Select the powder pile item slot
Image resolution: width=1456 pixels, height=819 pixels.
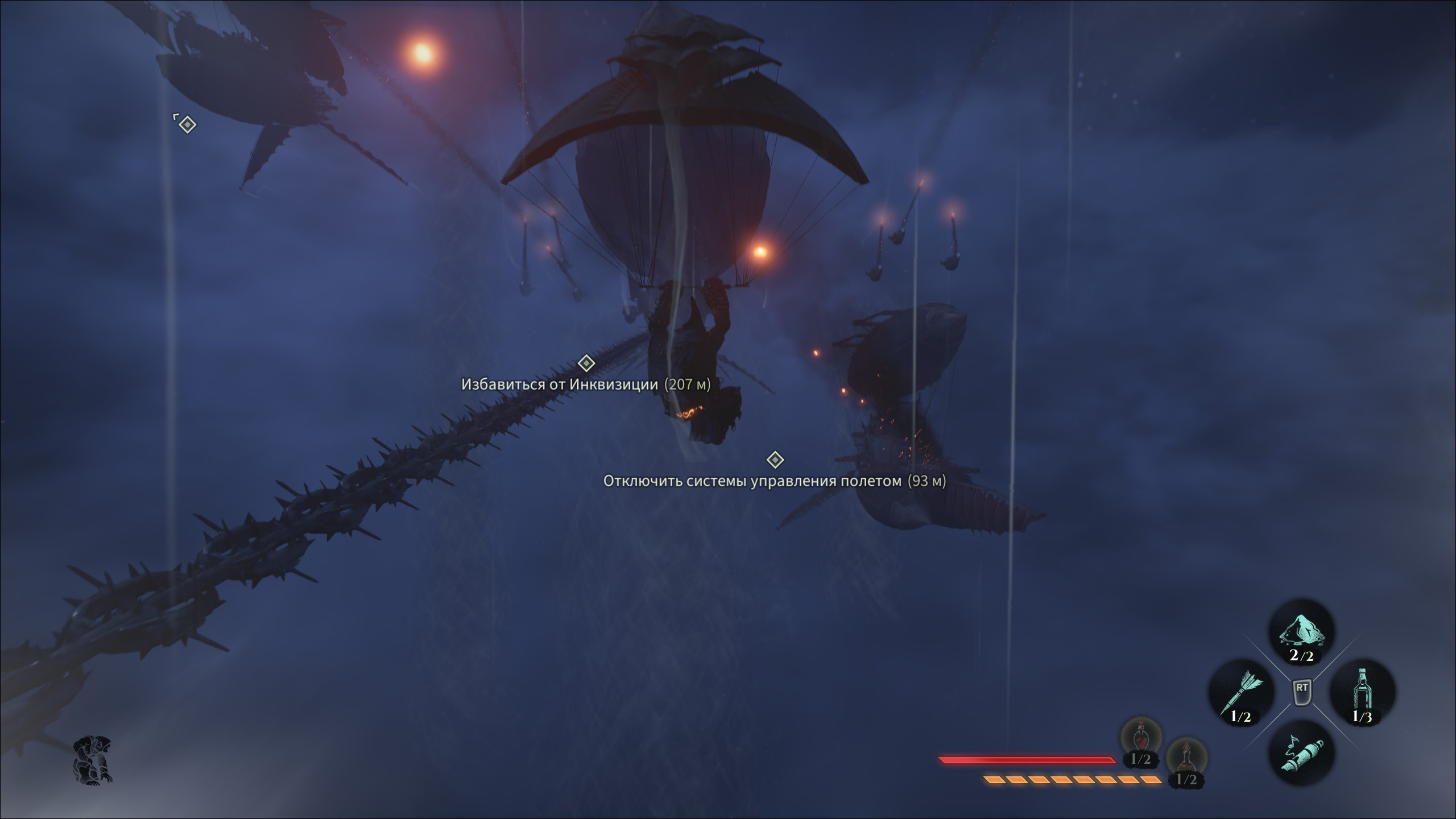point(1301,632)
